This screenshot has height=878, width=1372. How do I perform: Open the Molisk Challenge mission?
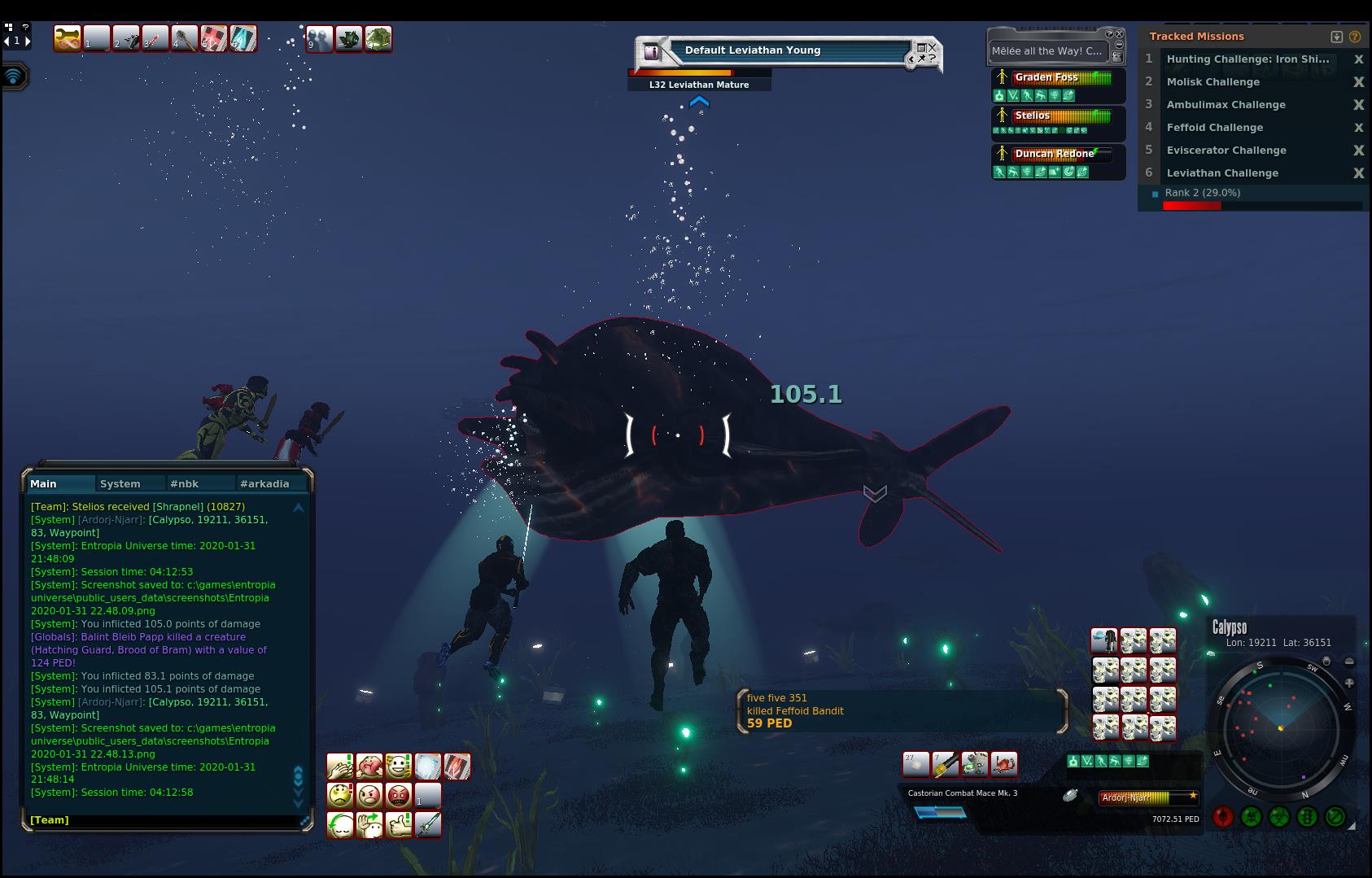point(1213,81)
